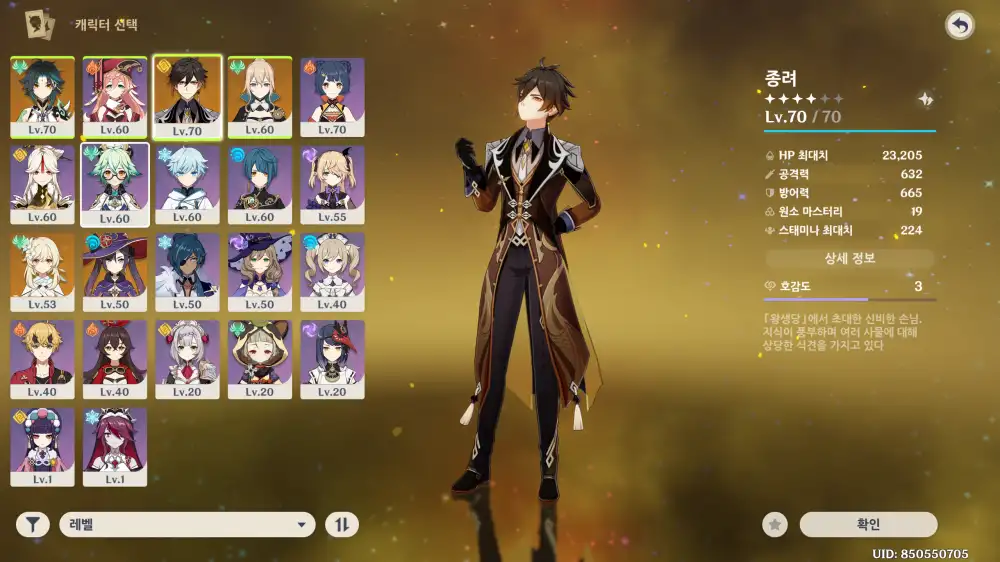The width and height of the screenshot is (1000, 562).
Task: Select Chongyun's light-blue-haired portrait
Action: click(187, 184)
